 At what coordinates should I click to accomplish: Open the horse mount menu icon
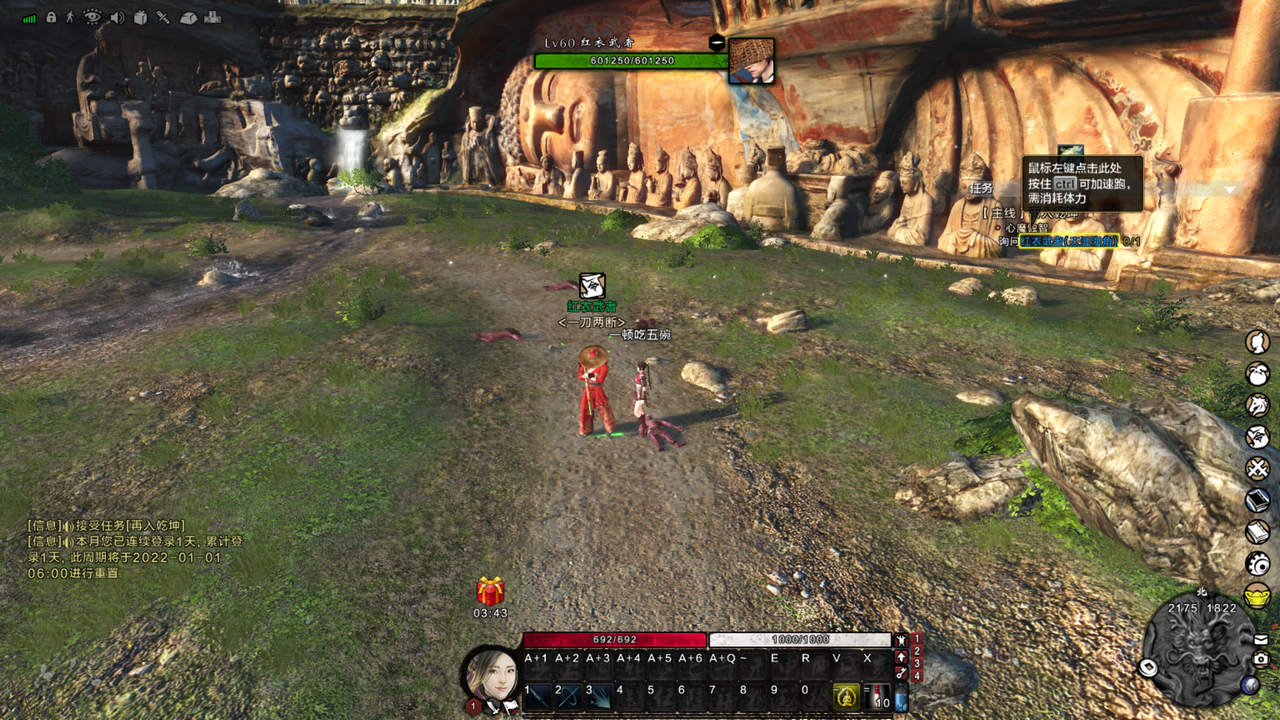coord(1257,405)
